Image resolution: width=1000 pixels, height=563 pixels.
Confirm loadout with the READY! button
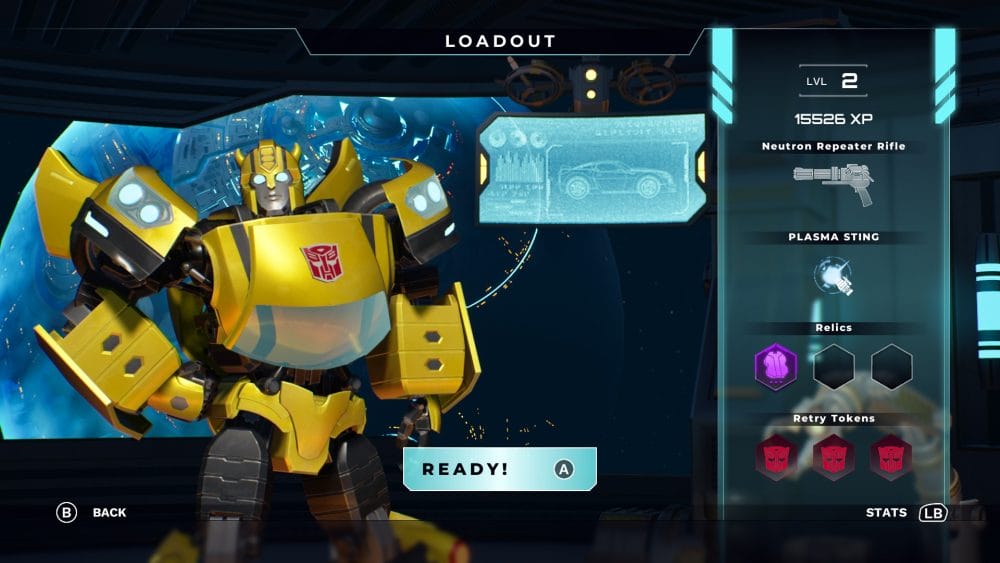[x=499, y=469]
